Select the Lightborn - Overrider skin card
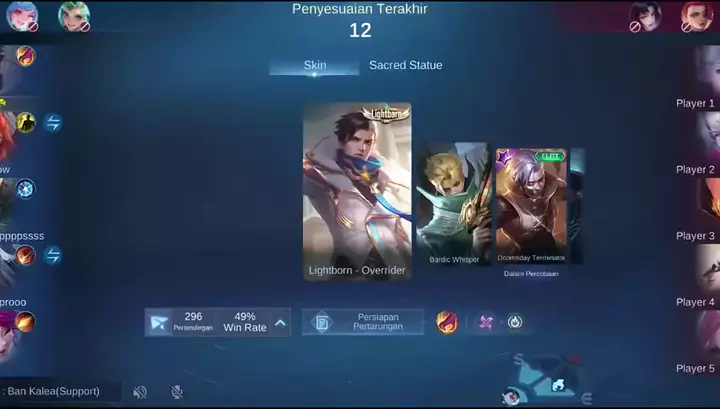The width and height of the screenshot is (720, 409). pos(357,191)
